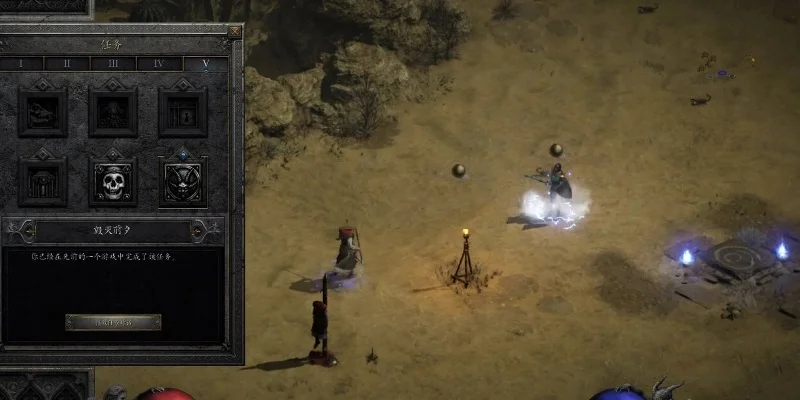Click the button below the quest description
The width and height of the screenshot is (800, 400).
[x=113, y=322]
